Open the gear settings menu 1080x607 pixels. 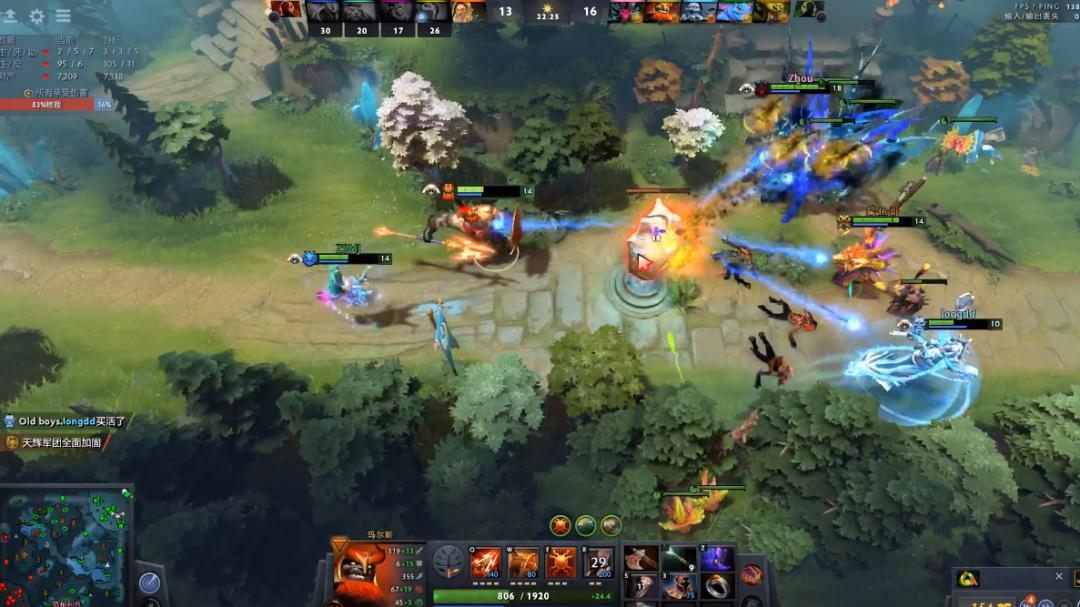(x=37, y=16)
